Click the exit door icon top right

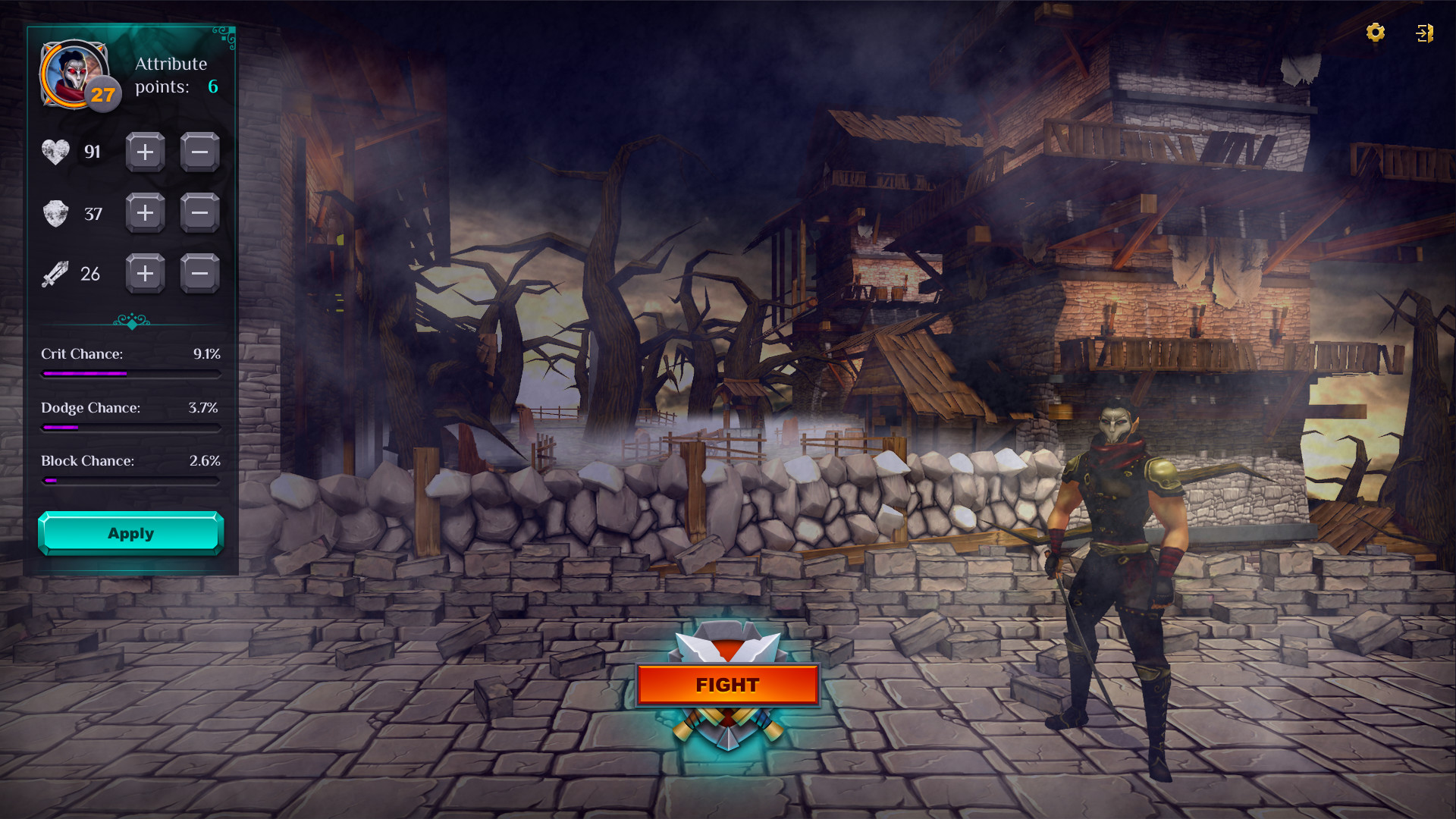click(1424, 33)
